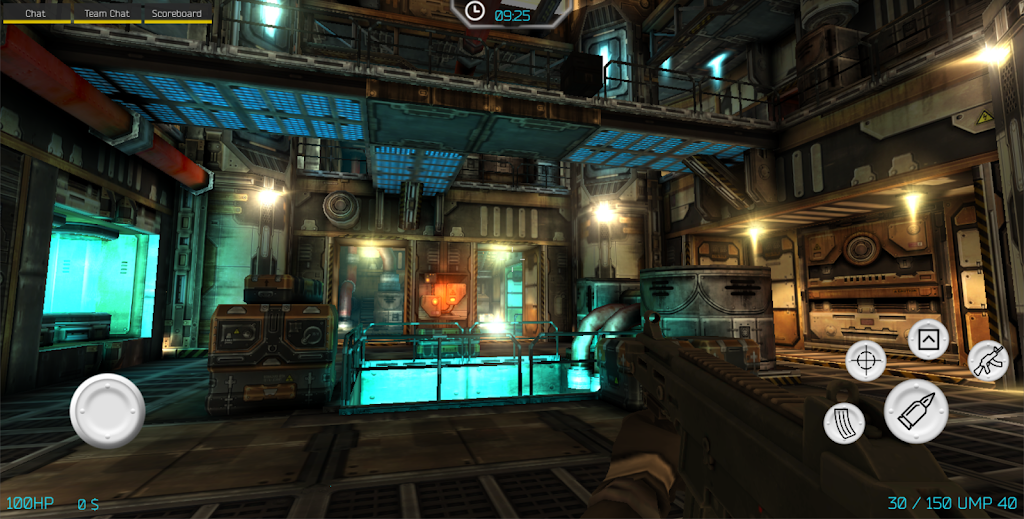The image size is (1024, 519).
Task: Tap the bullet fire button
Action: click(x=916, y=411)
